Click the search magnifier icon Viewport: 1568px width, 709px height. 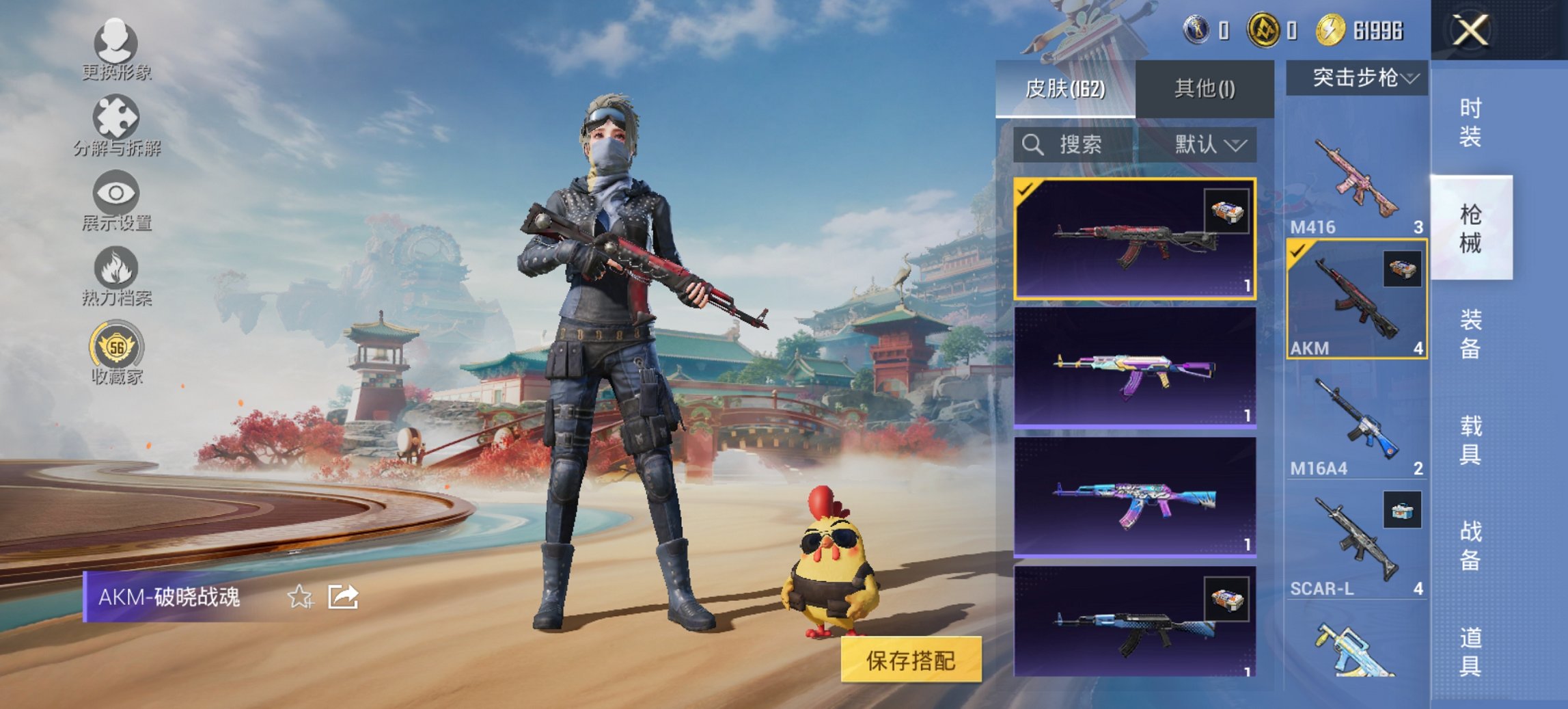[1032, 146]
